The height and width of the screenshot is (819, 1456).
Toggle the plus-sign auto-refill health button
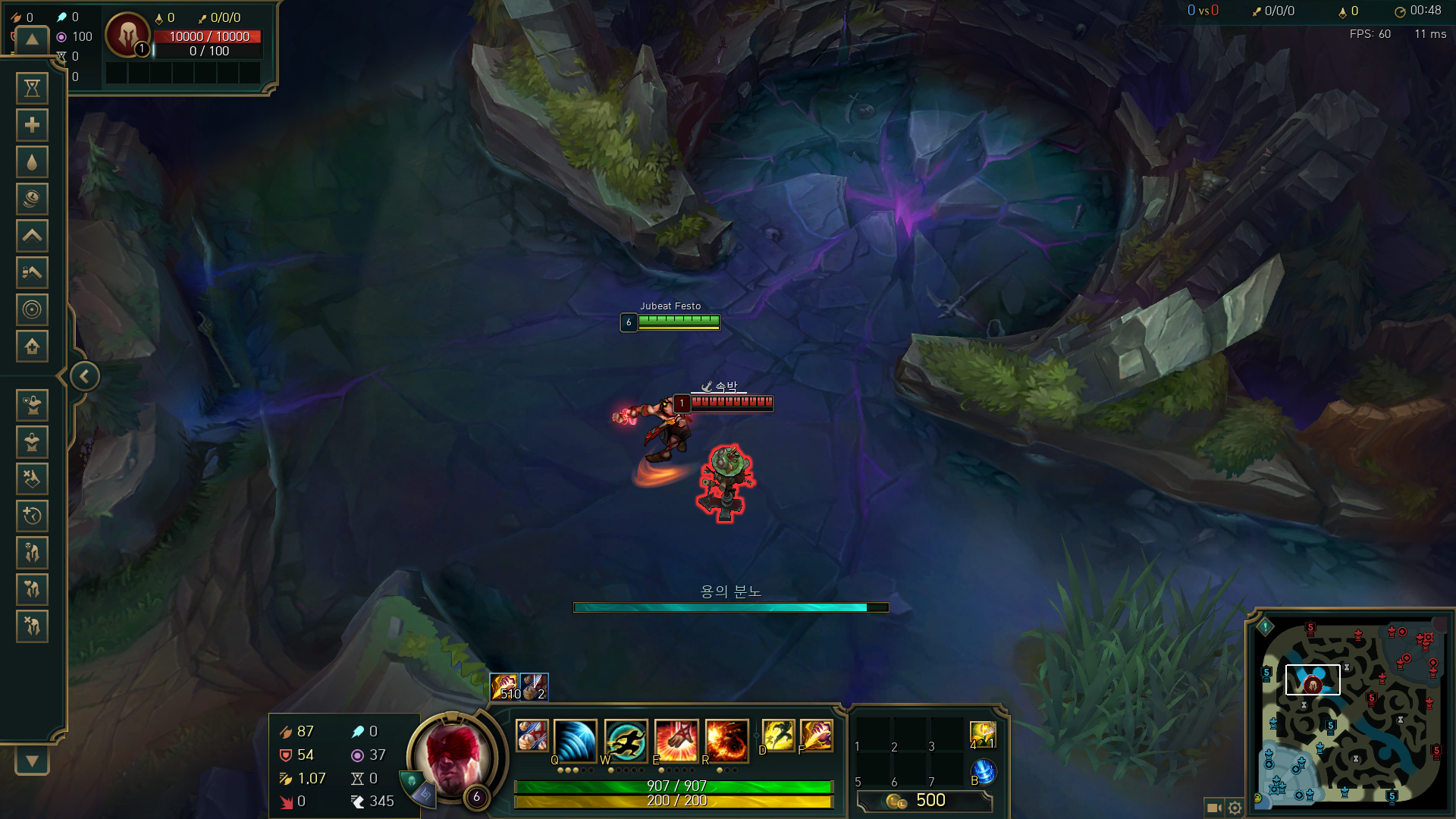pos(32,125)
